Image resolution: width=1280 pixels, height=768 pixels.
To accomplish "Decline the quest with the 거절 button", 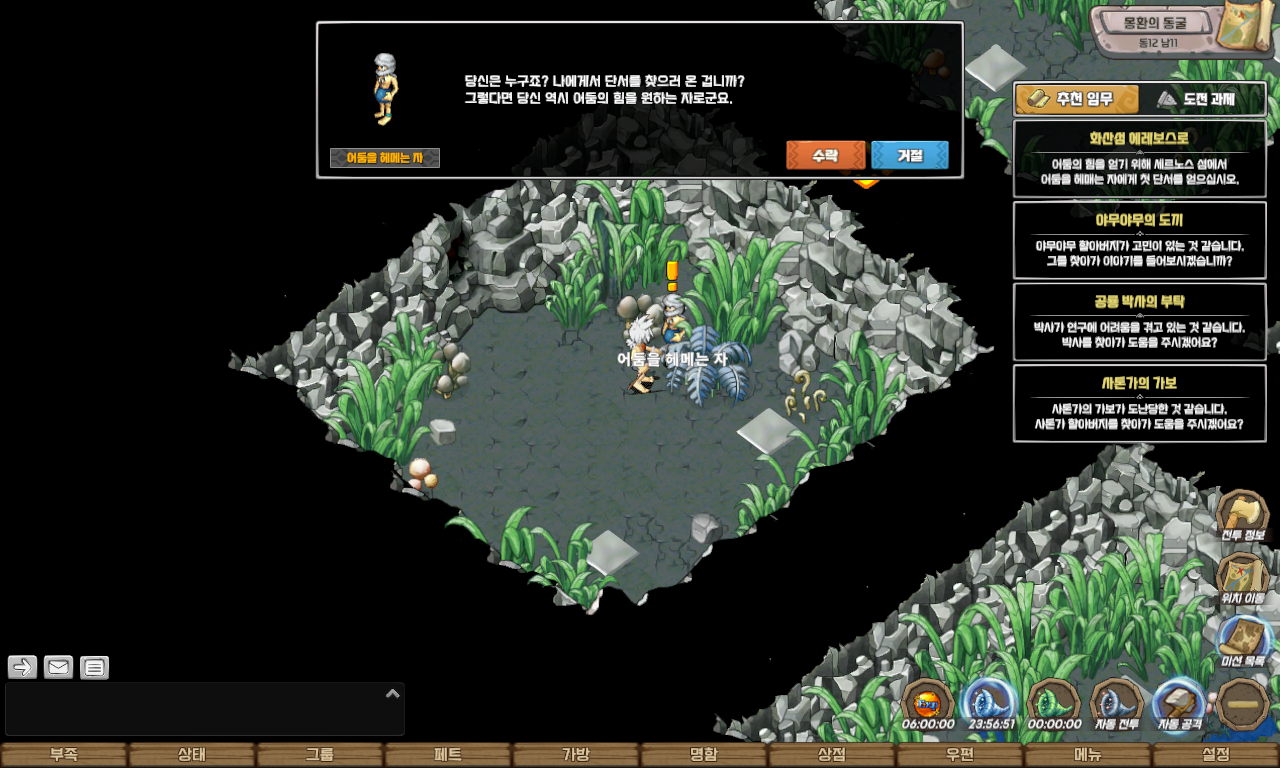I will pos(909,155).
